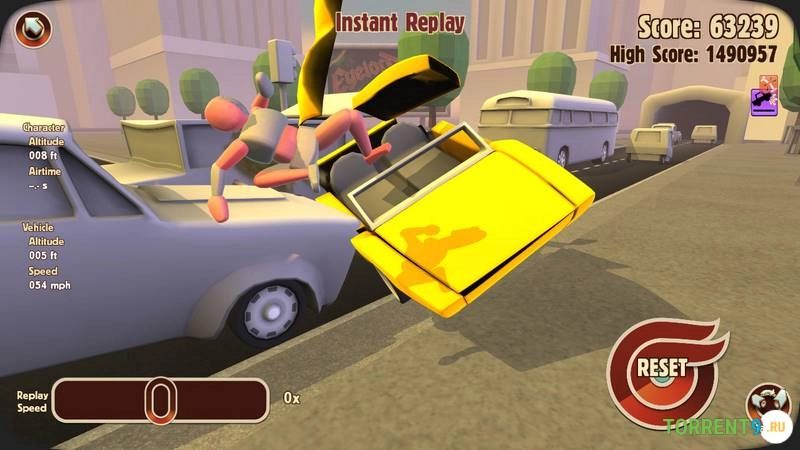Click the back arrow button

[34, 26]
